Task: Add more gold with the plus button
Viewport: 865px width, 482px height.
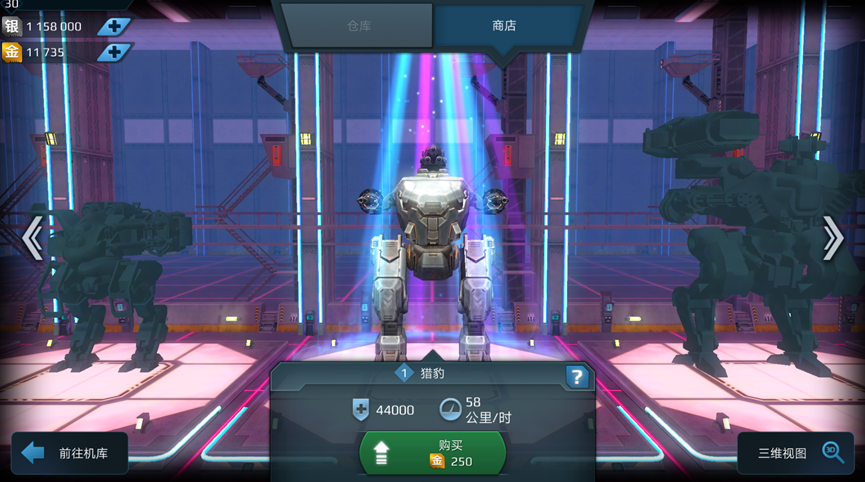Action: 114,52
